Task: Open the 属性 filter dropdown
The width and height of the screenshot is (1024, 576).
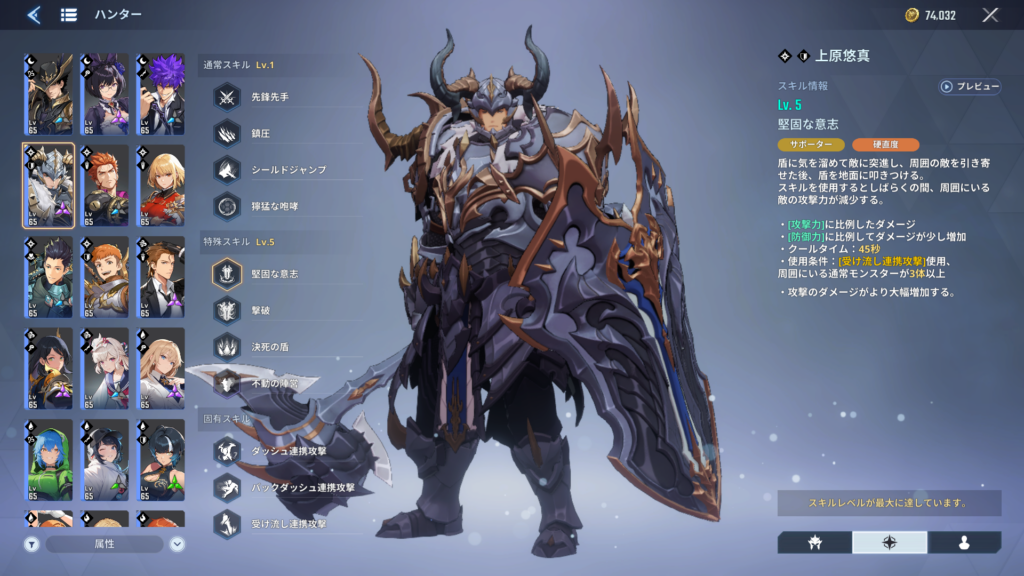Action: coord(105,544)
